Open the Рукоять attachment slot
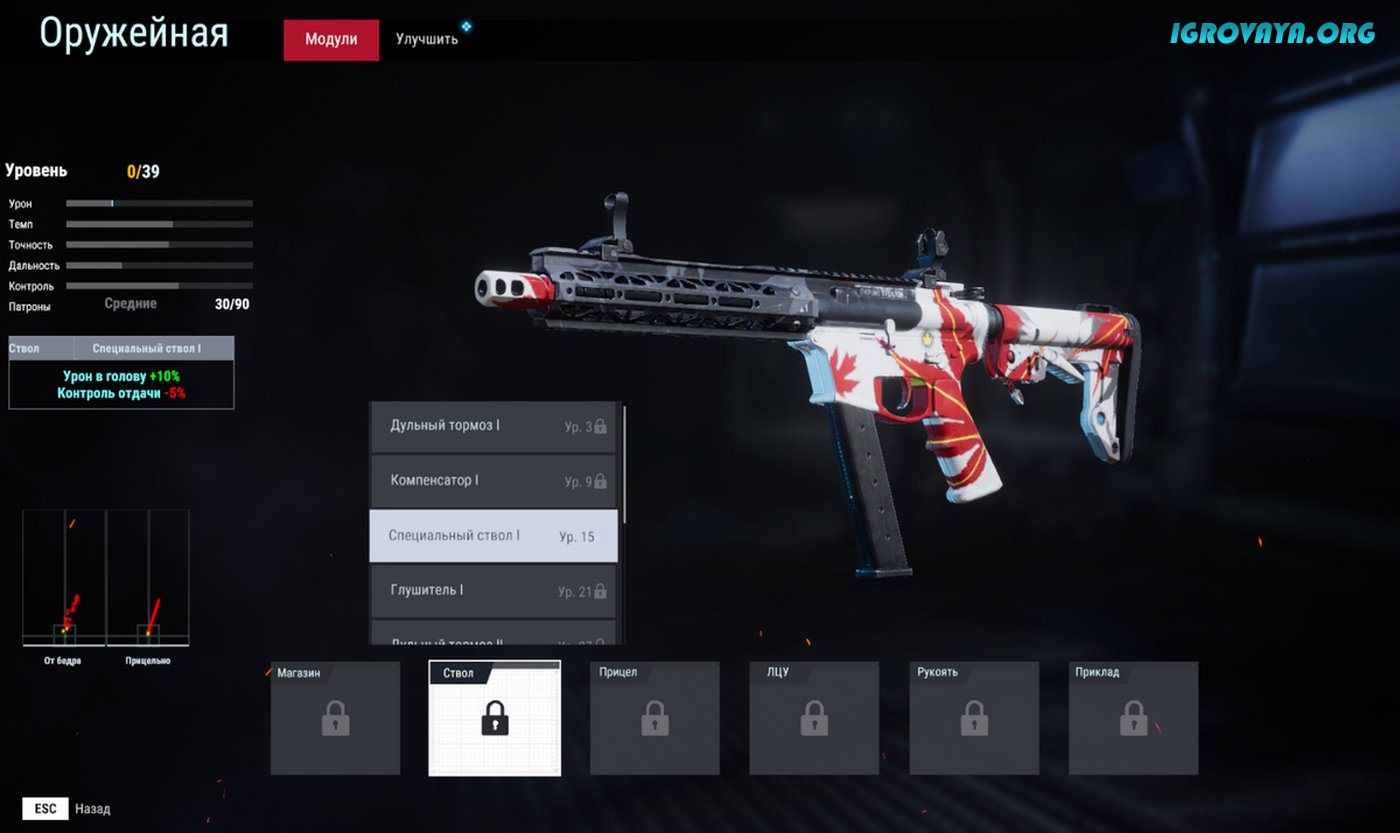 [974, 718]
